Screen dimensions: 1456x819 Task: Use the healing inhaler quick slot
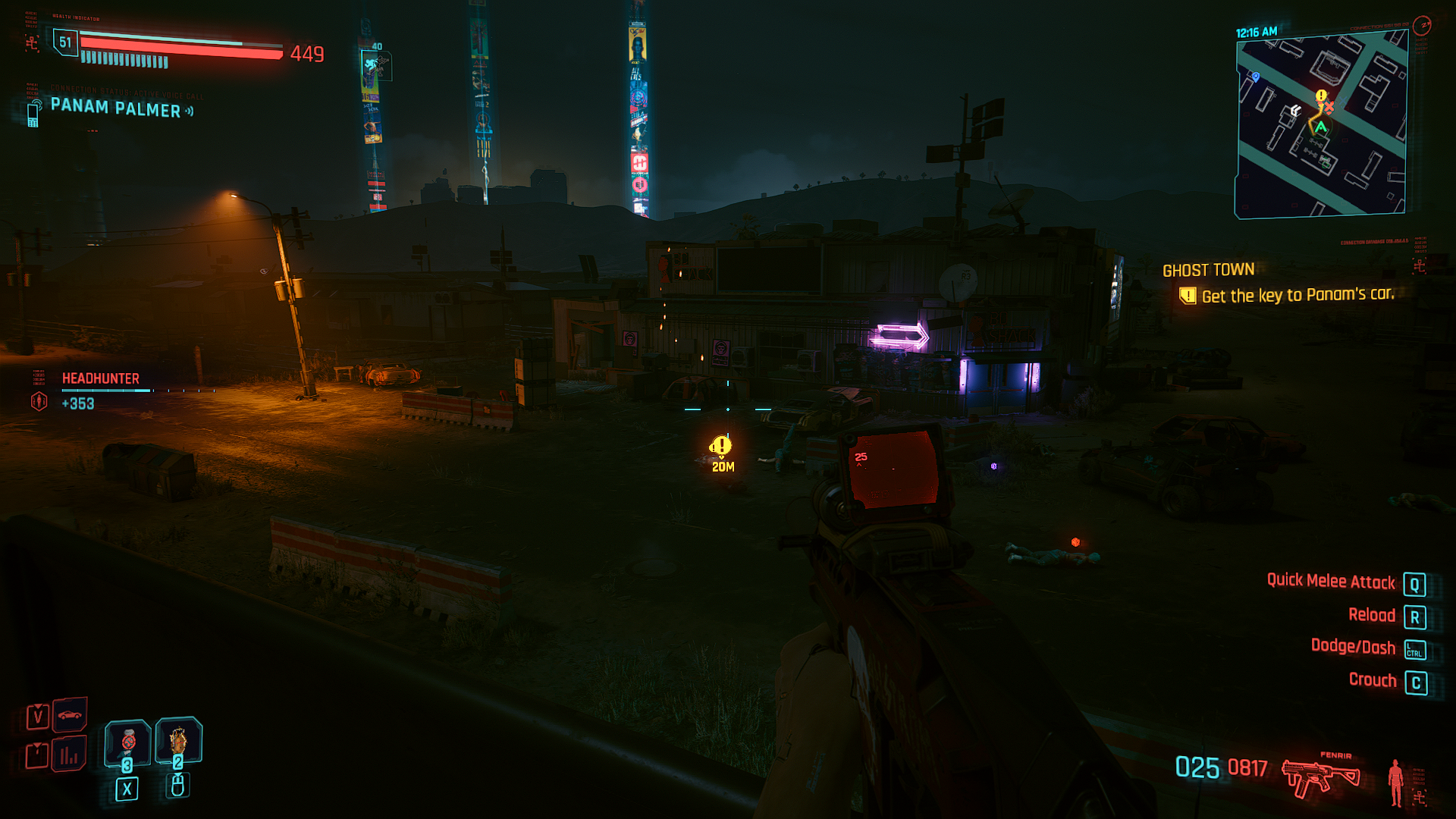[127, 742]
